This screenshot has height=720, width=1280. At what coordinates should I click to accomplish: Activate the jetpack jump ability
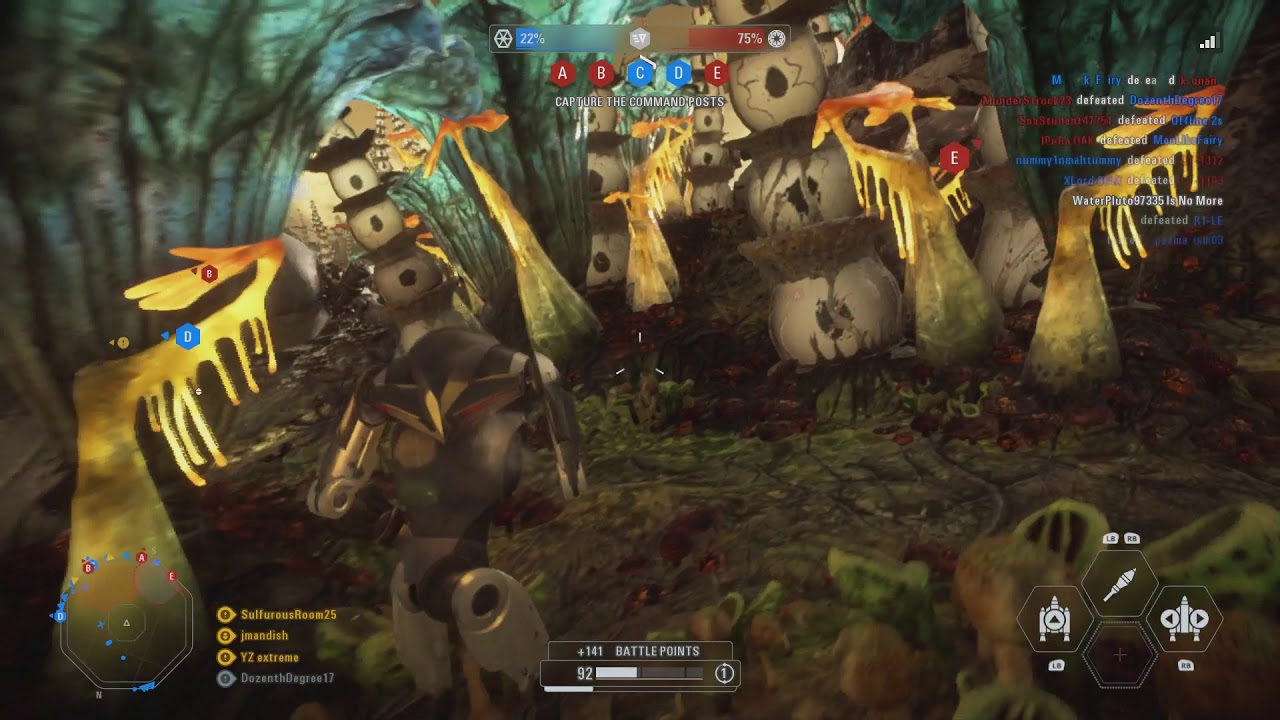(x=1055, y=620)
